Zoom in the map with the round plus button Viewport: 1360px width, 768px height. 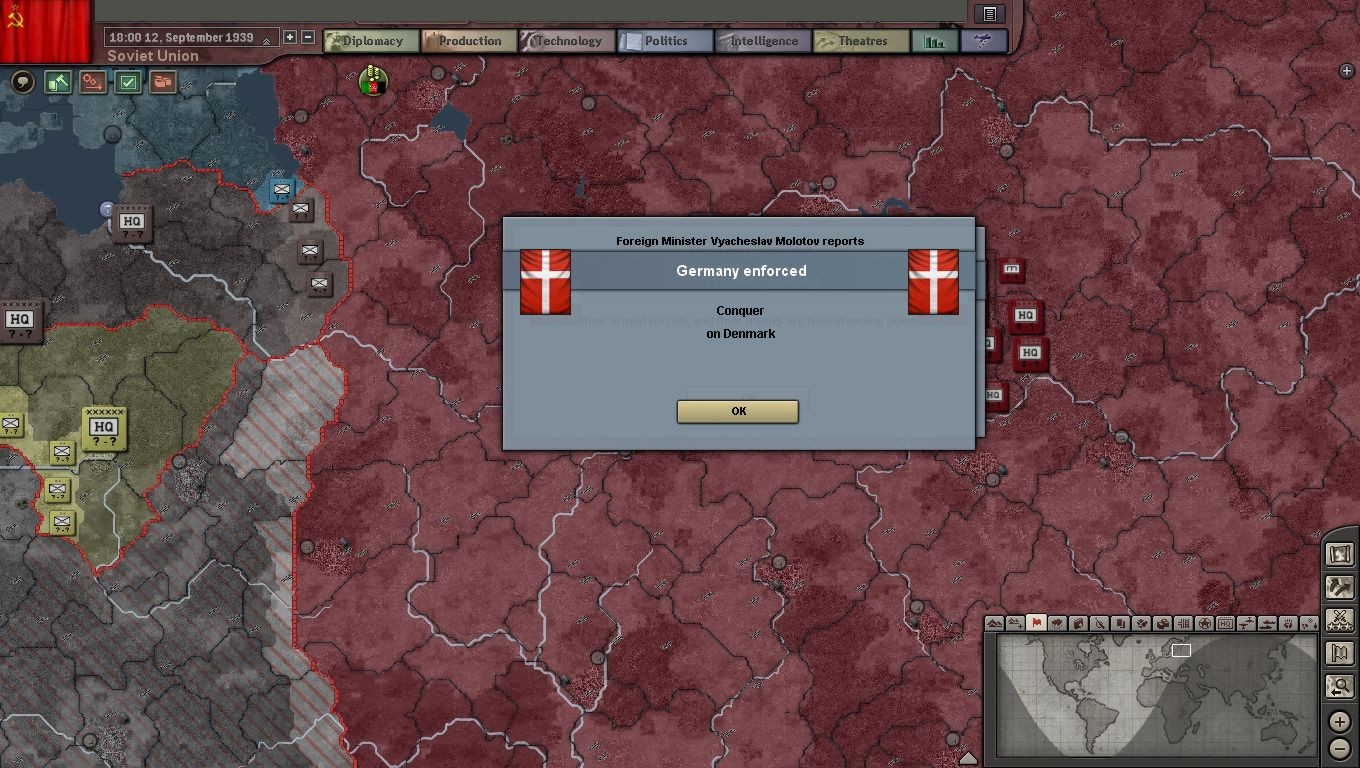coord(1340,722)
